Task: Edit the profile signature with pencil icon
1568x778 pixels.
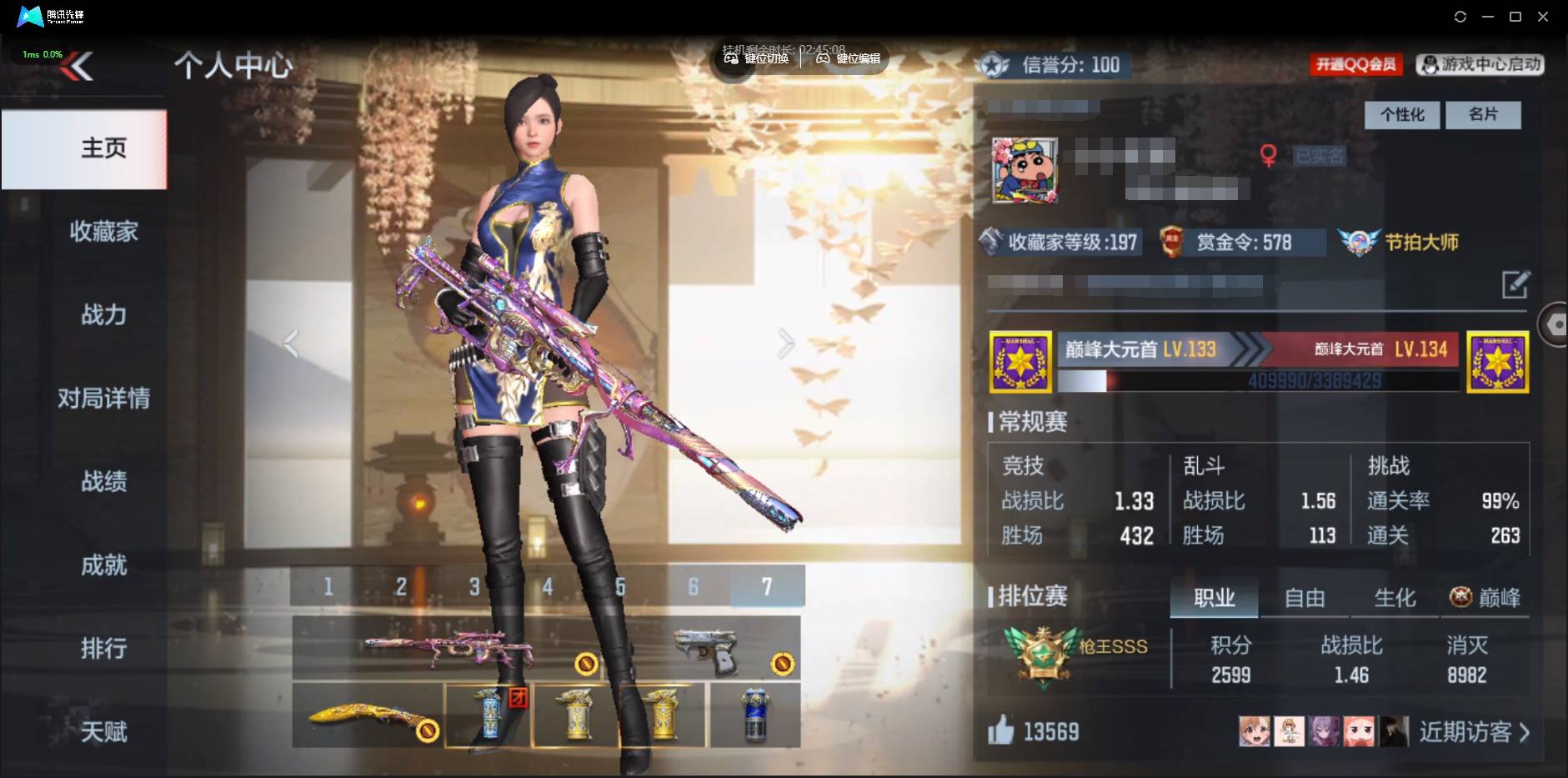Action: click(1515, 284)
